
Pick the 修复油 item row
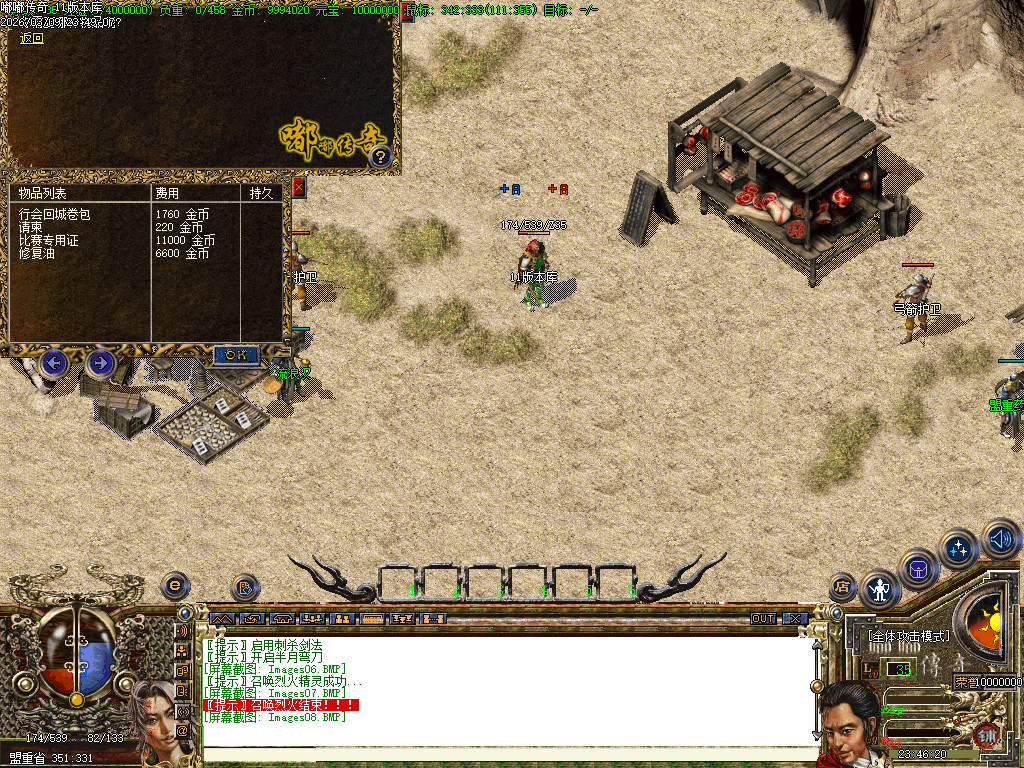[x=38, y=254]
